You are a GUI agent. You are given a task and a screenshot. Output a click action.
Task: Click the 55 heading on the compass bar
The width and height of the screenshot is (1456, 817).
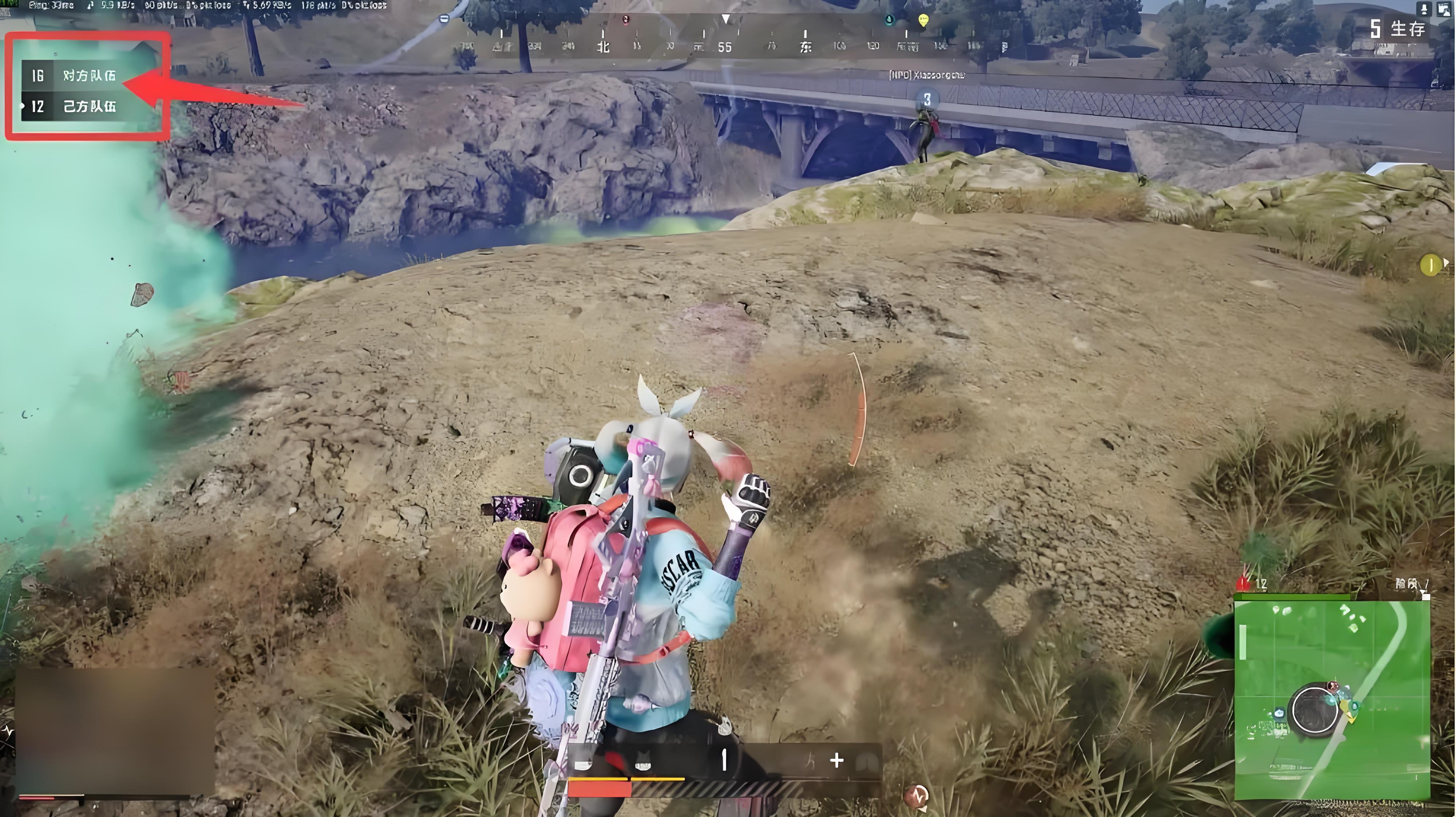[725, 47]
